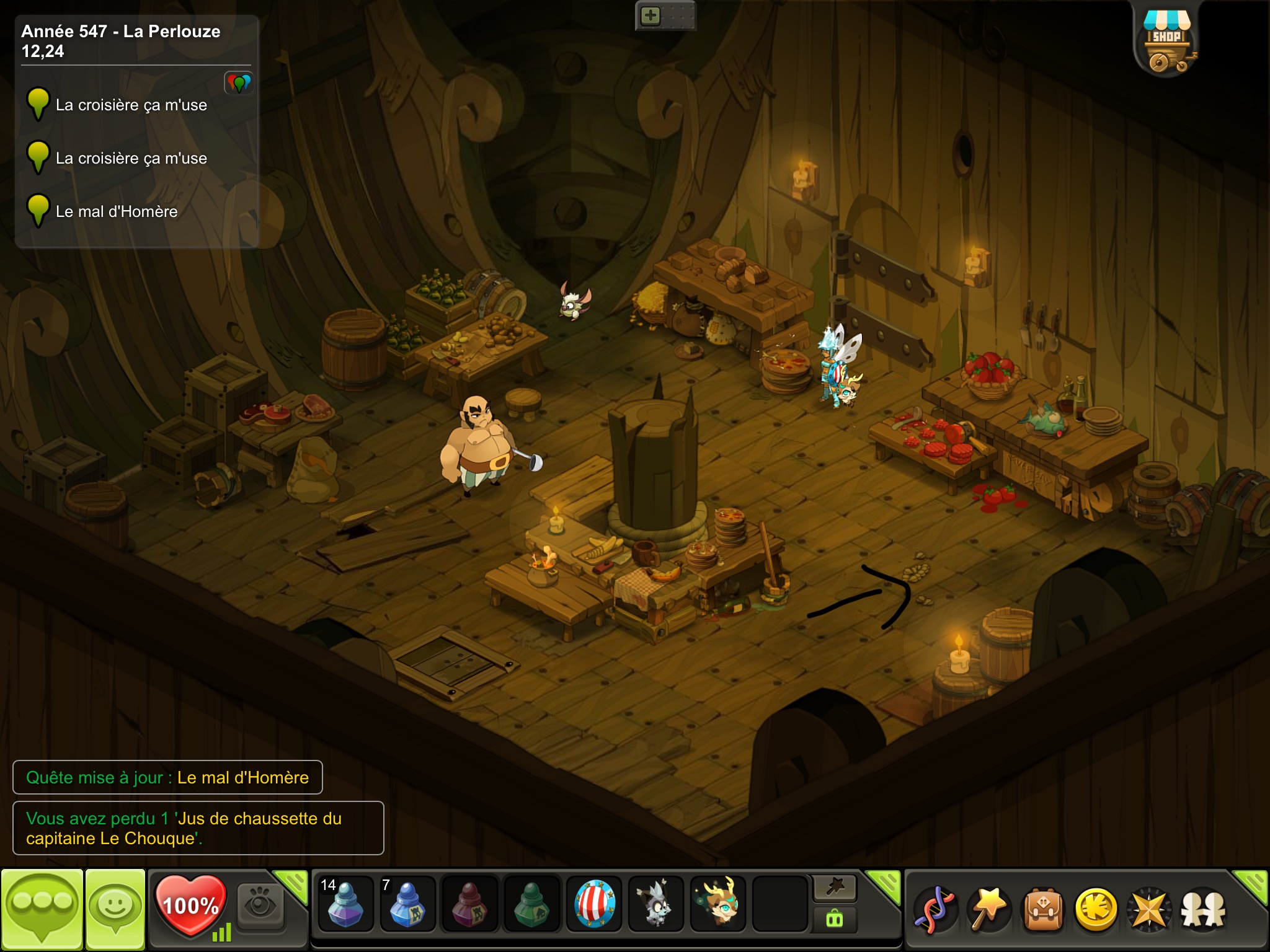This screenshot has width=1270, height=952.
Task: Click the colored map pins quest filter
Action: (x=239, y=82)
